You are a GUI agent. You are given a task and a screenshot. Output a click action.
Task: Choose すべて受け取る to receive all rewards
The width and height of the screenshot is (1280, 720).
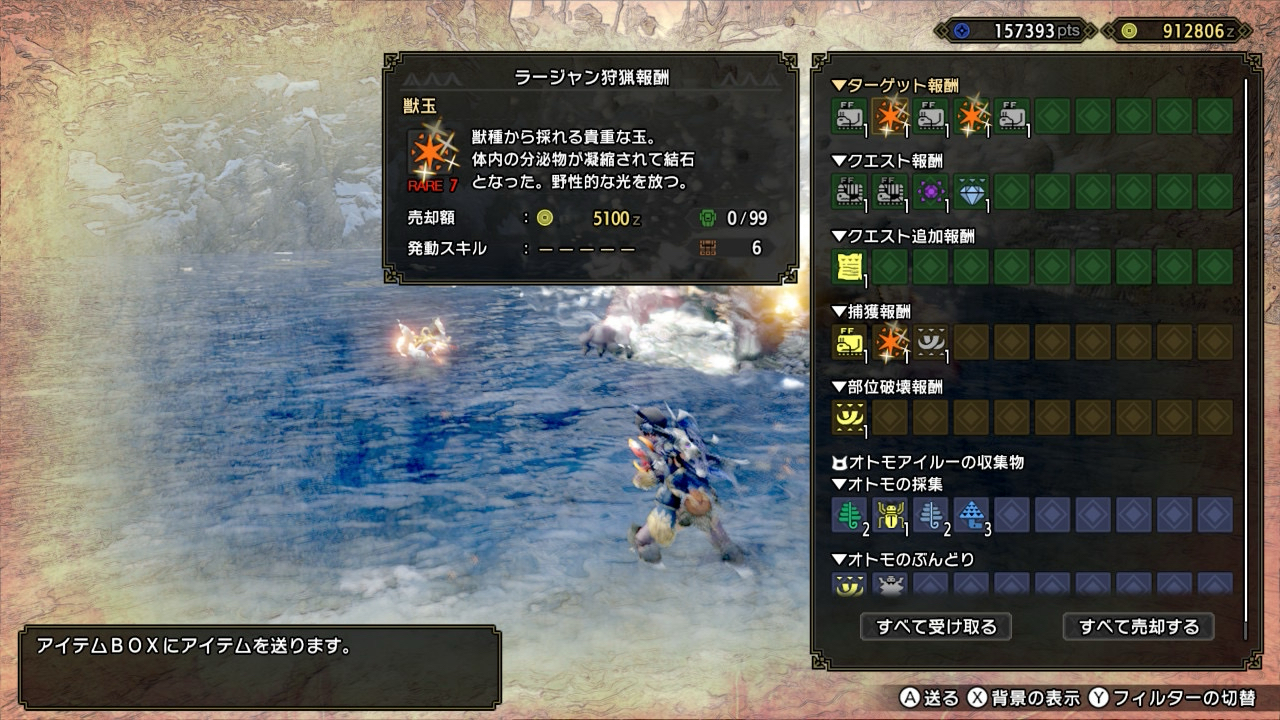click(936, 627)
